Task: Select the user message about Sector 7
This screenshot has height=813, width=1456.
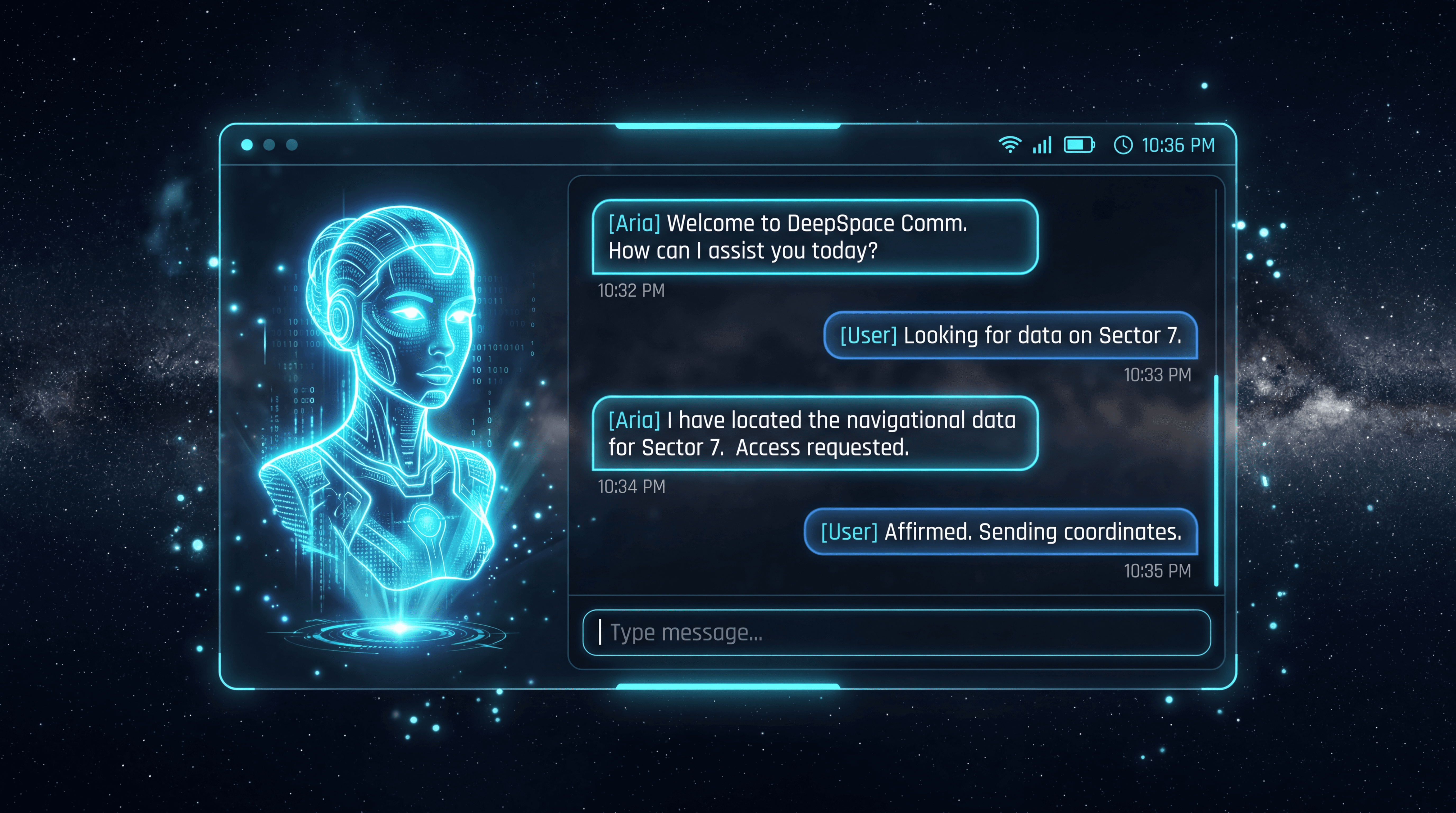Action: 1010,335
